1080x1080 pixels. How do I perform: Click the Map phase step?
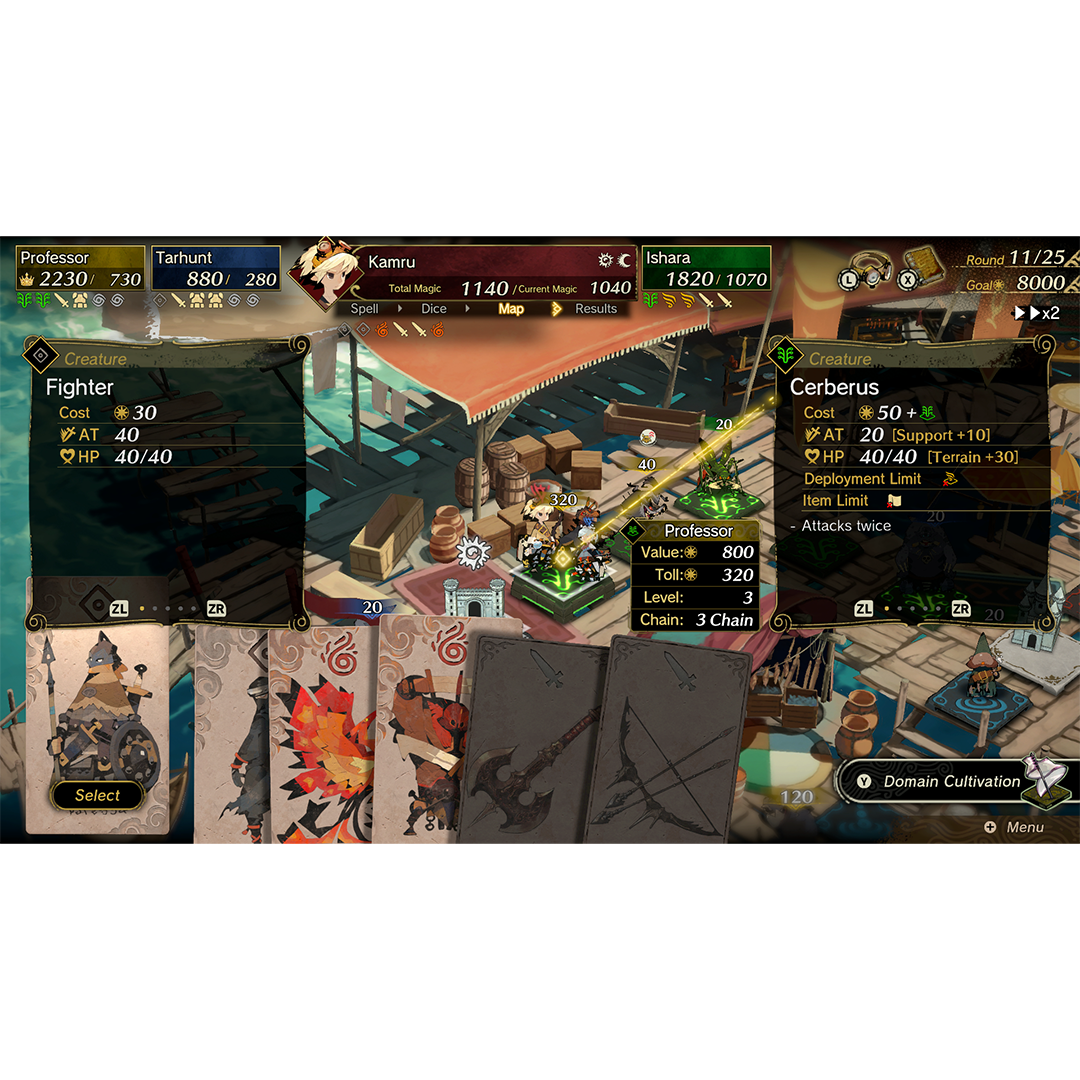pyautogui.click(x=511, y=309)
